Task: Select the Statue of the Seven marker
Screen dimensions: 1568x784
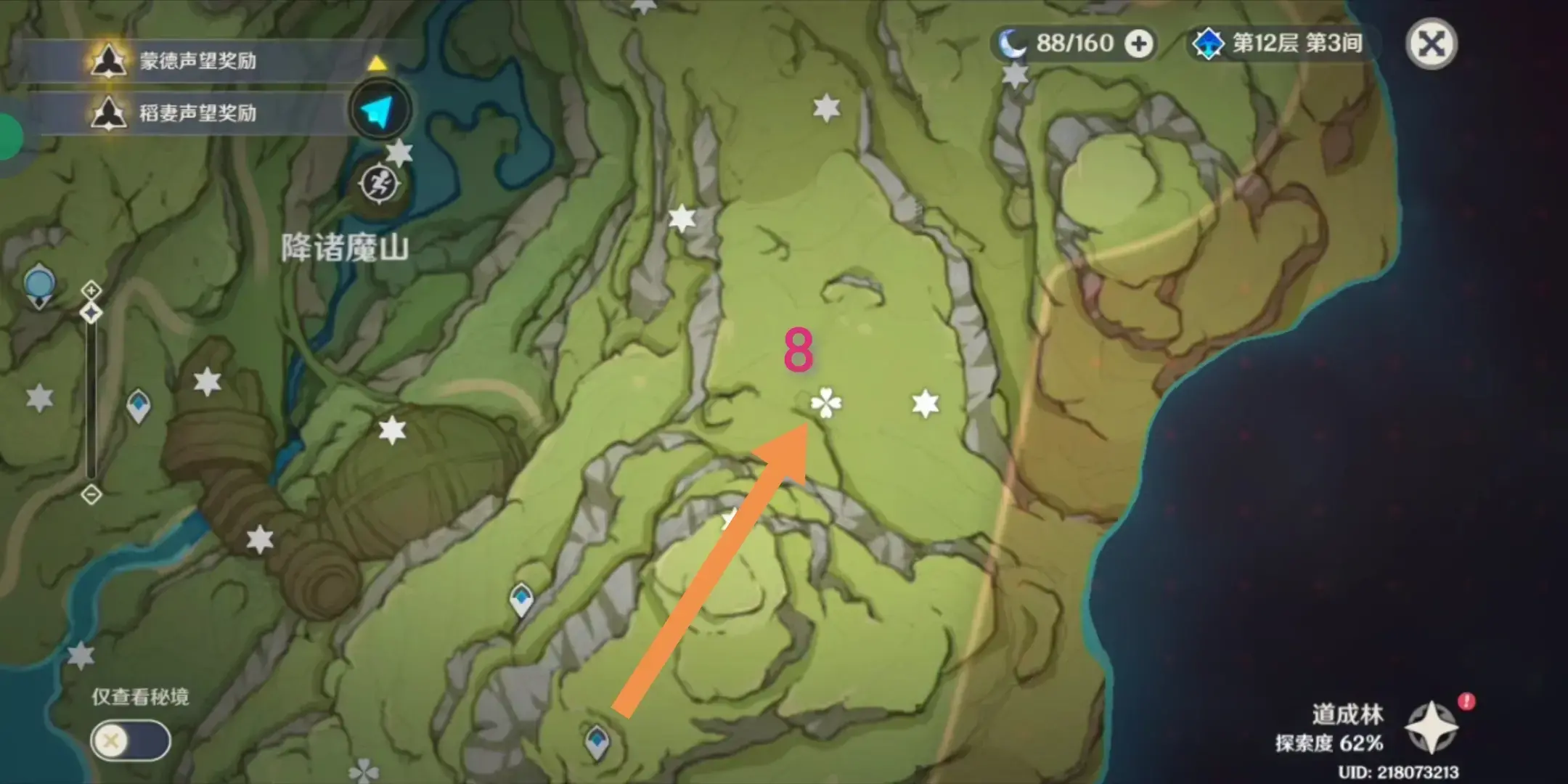Action: (38, 285)
